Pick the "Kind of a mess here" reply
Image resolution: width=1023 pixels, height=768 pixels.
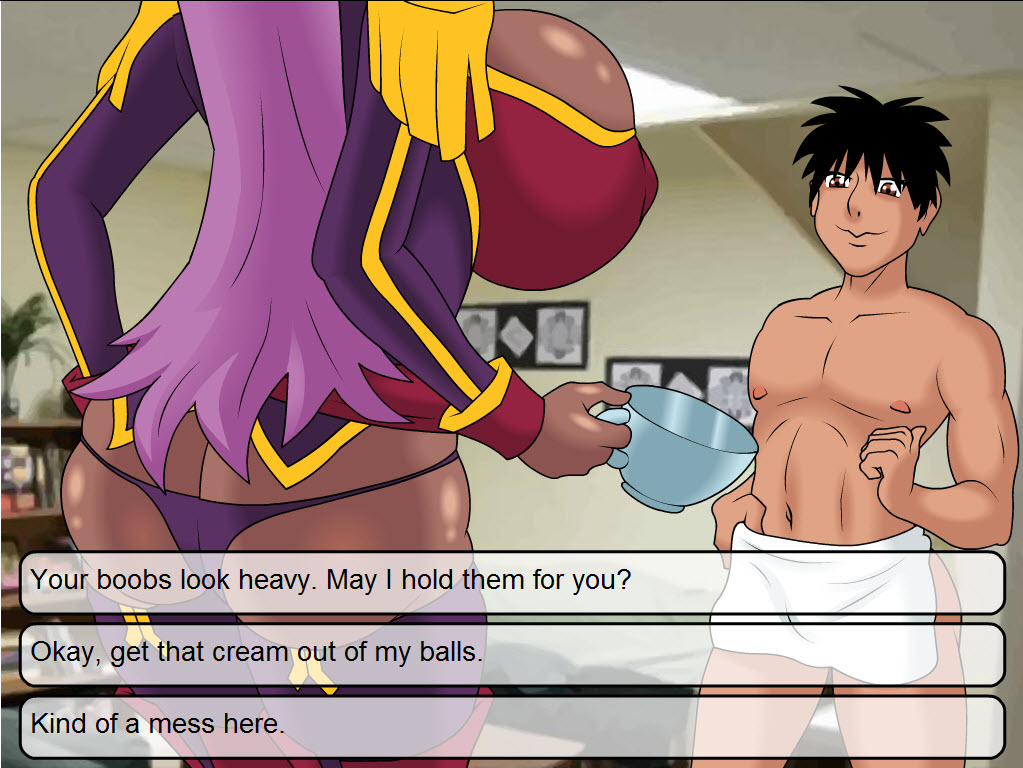(511, 725)
